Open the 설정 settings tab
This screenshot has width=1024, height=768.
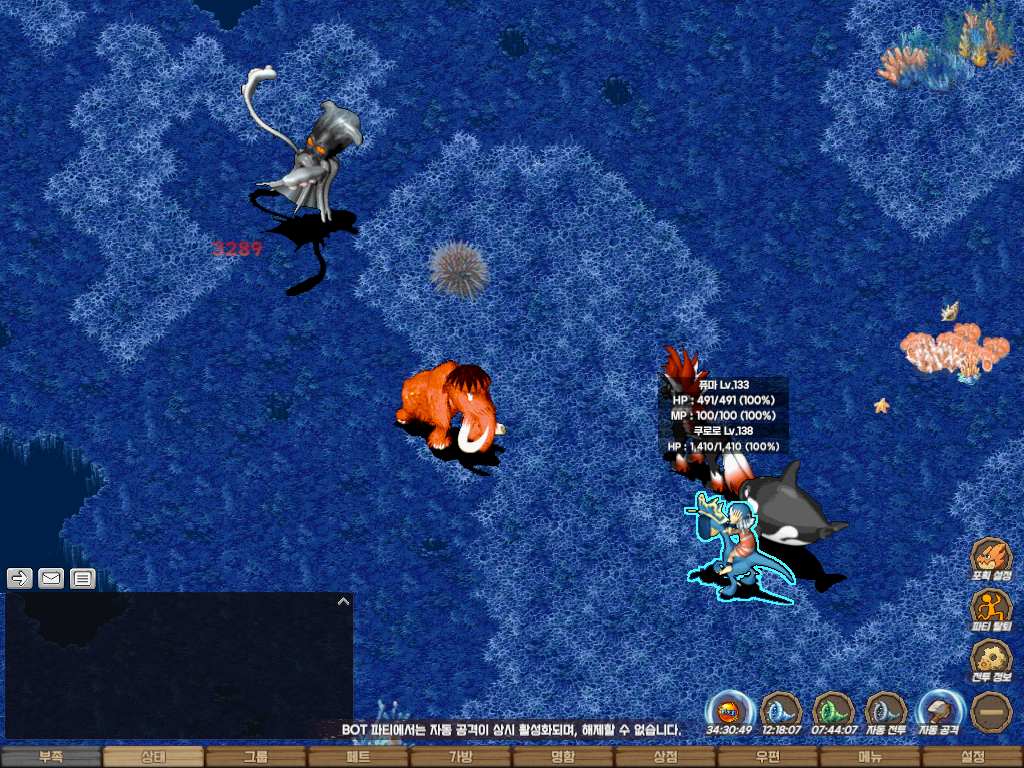pos(972,757)
